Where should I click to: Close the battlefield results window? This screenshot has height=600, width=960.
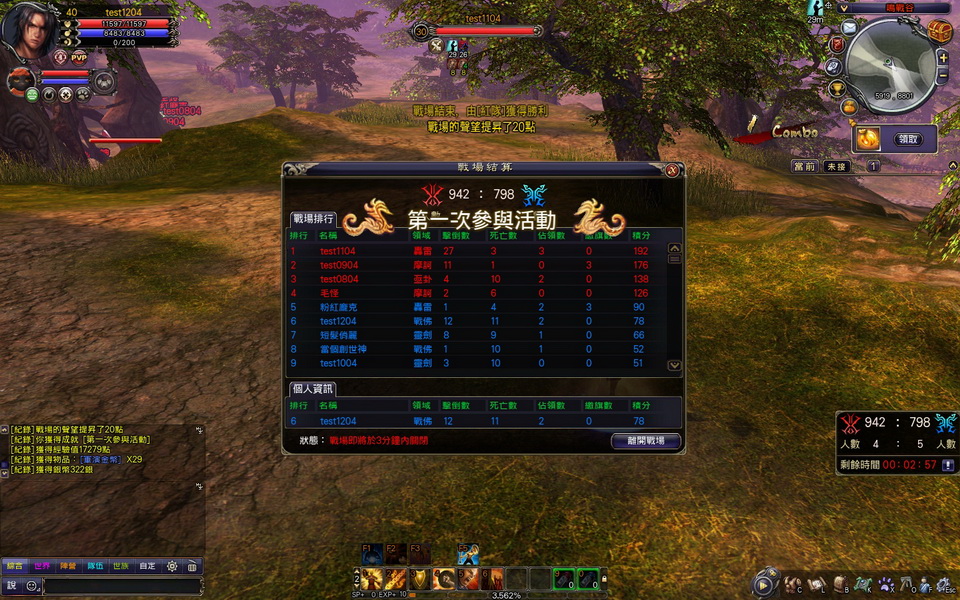coord(673,170)
